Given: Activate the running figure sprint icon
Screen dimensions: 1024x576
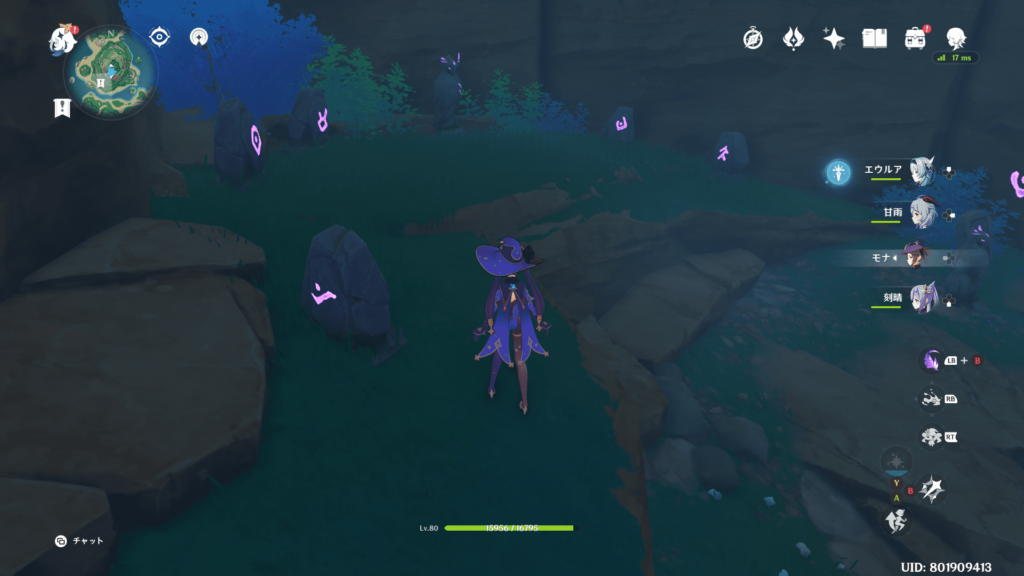Looking at the screenshot, I should click(896, 519).
